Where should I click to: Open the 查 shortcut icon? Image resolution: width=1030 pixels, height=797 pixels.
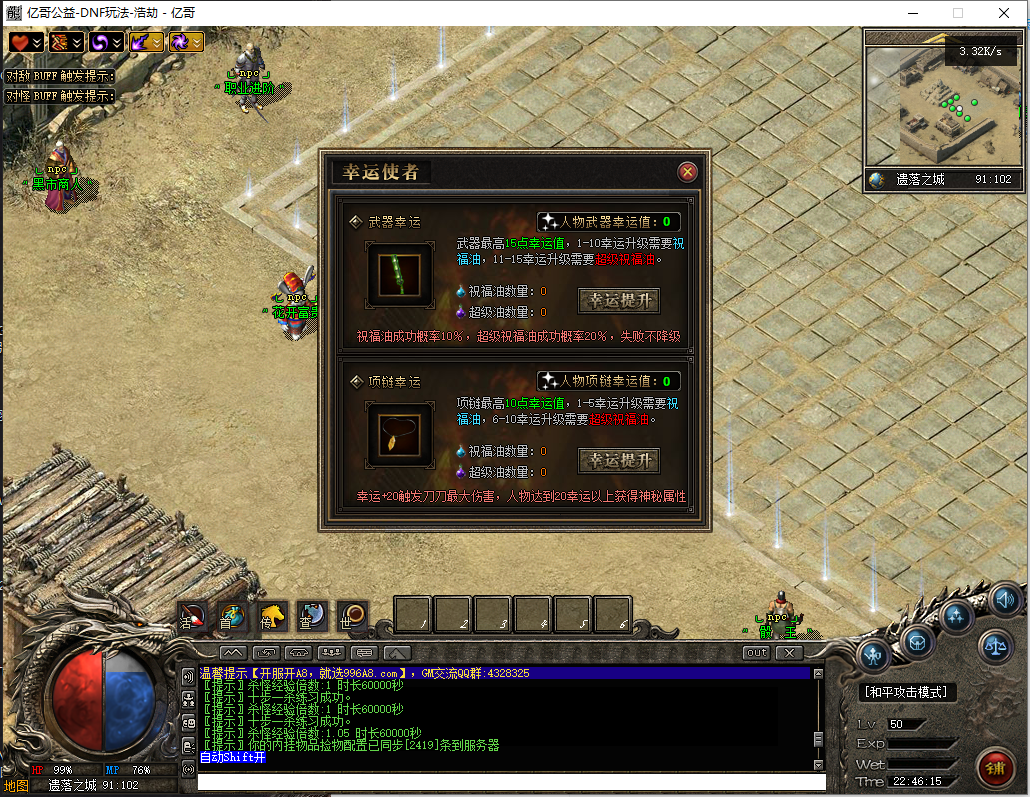(311, 616)
